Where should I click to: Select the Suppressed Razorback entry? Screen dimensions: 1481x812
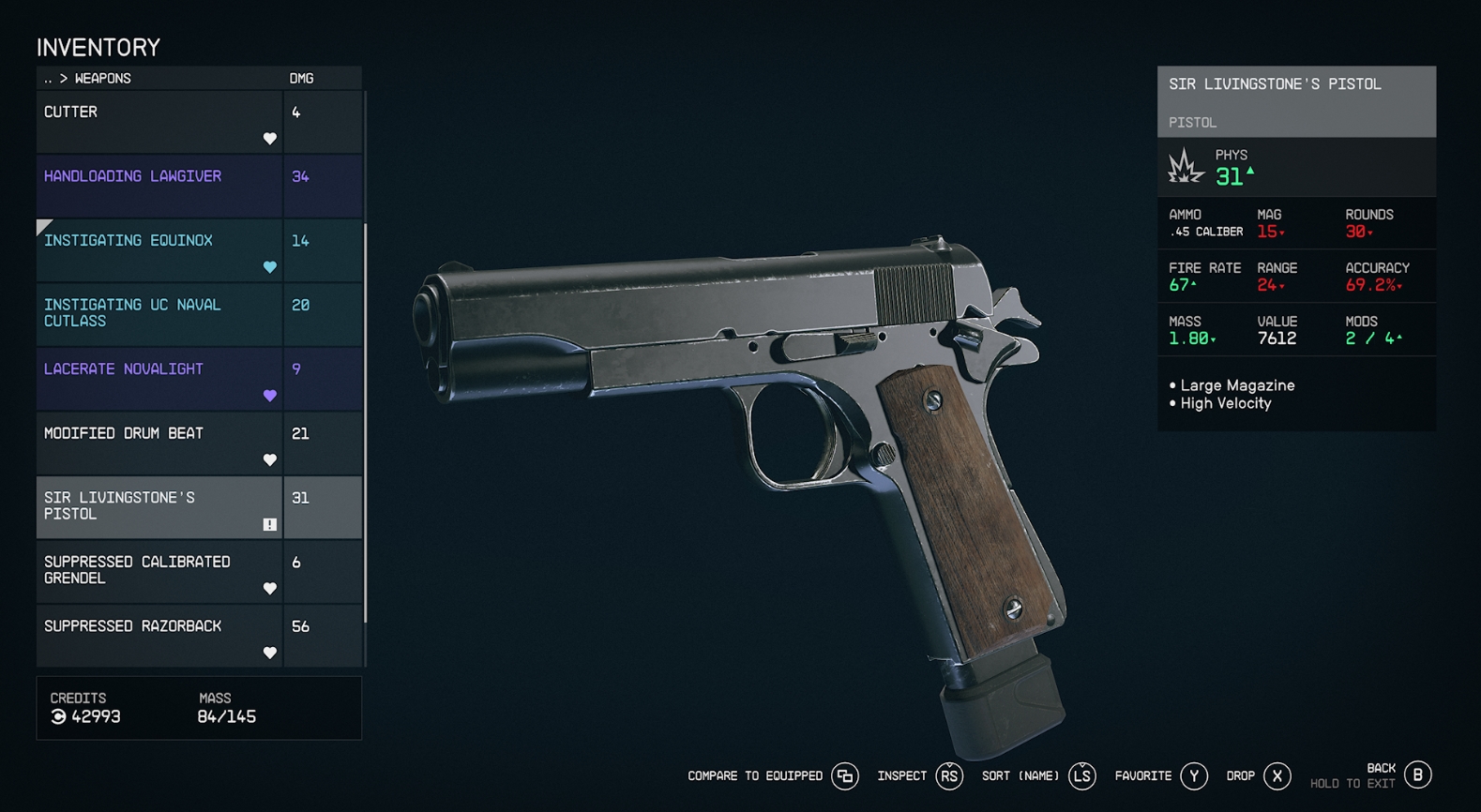[x=159, y=636]
